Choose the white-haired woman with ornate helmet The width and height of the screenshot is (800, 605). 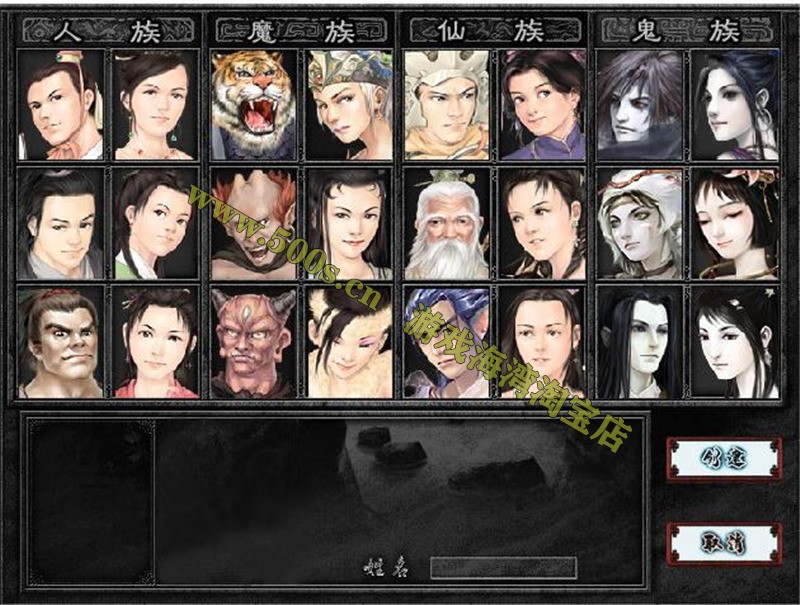pos(350,105)
